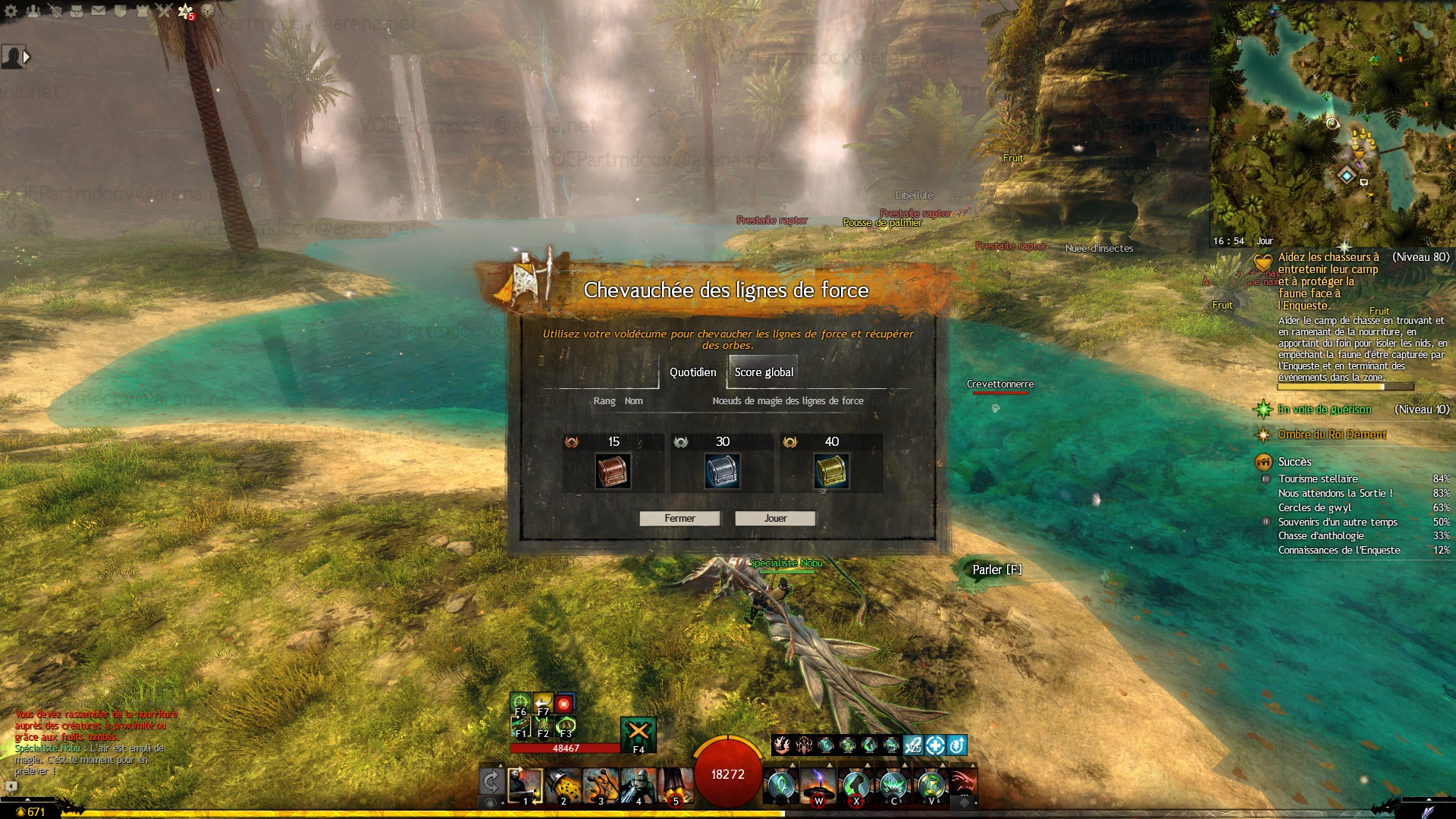1456x819 pixels.
Task: Open the game menu gear icon
Action: click(11, 11)
